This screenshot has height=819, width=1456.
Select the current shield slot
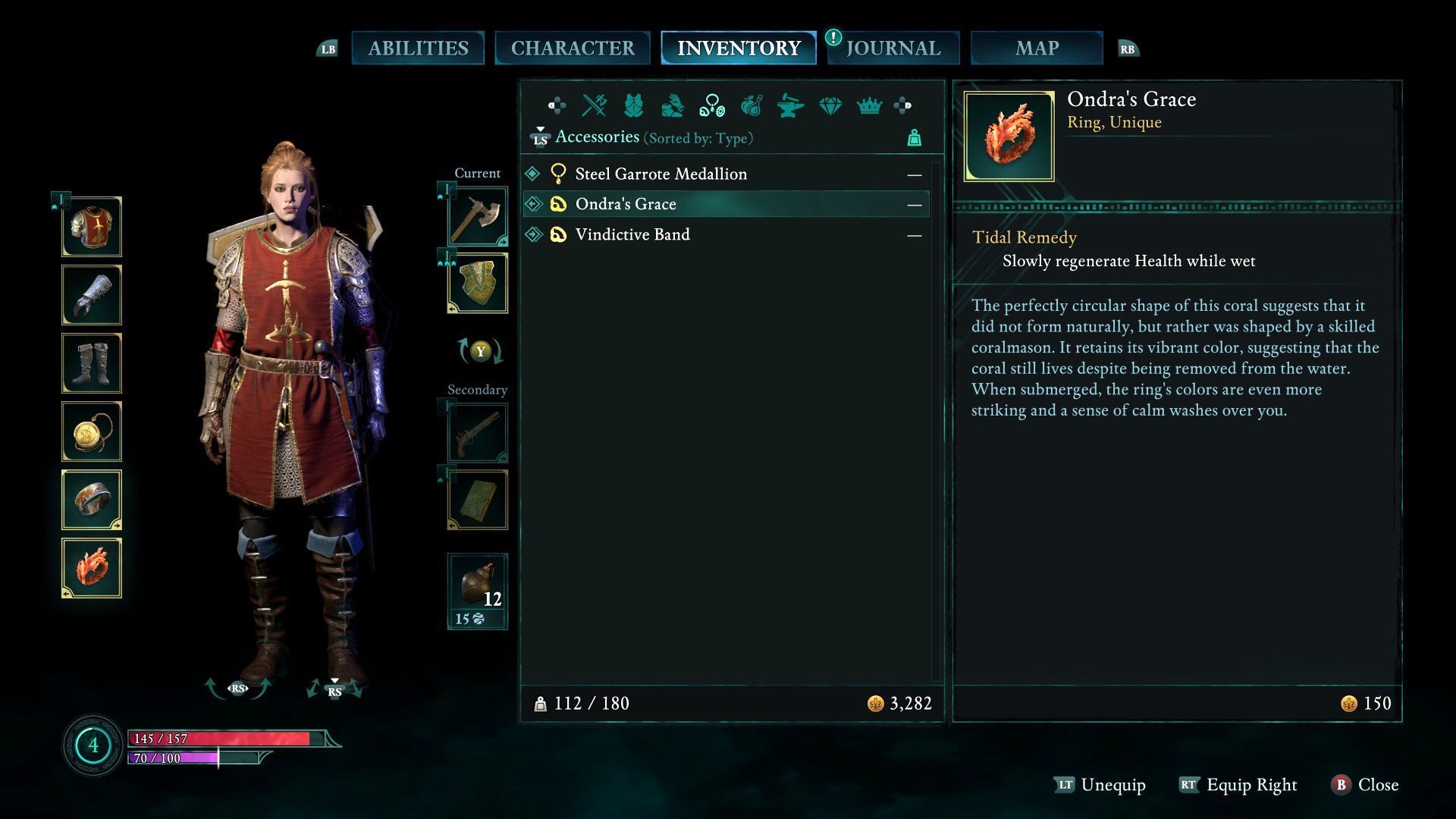pyautogui.click(x=478, y=283)
